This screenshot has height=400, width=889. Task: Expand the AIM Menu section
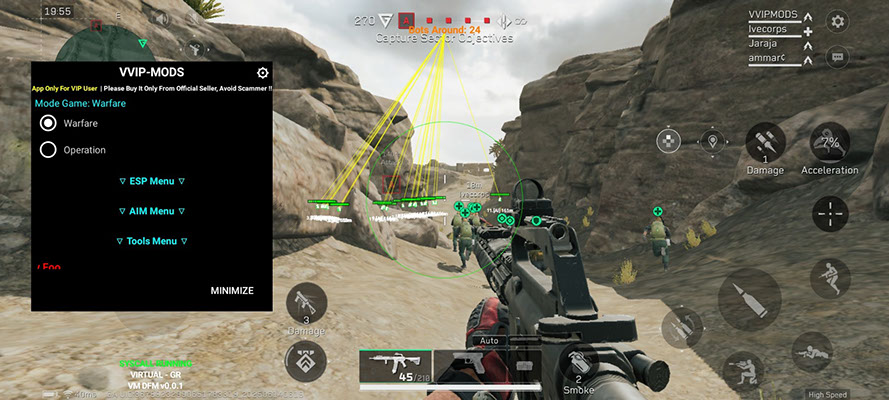[152, 211]
